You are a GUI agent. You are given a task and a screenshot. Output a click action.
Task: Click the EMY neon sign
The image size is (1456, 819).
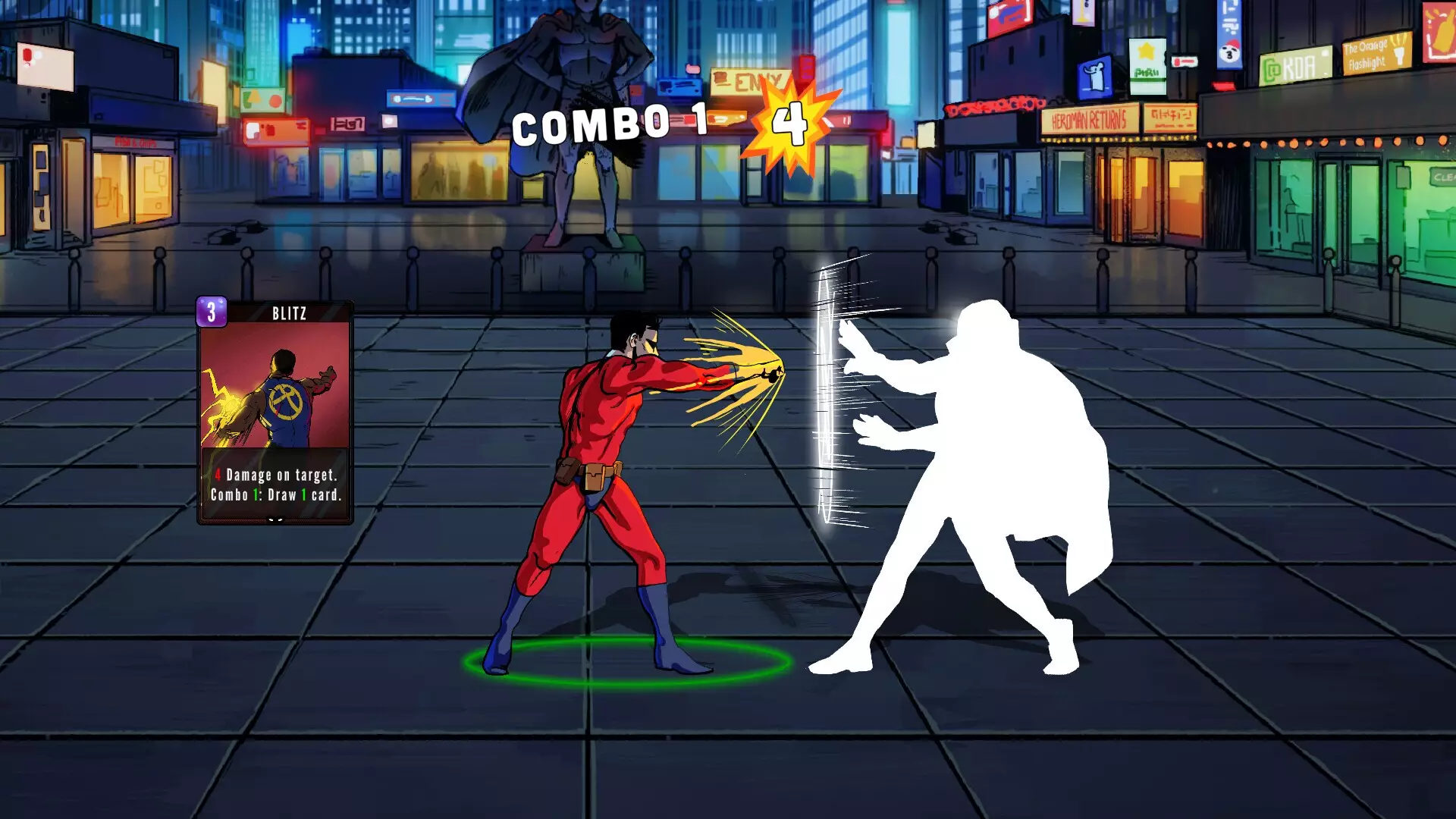click(751, 80)
